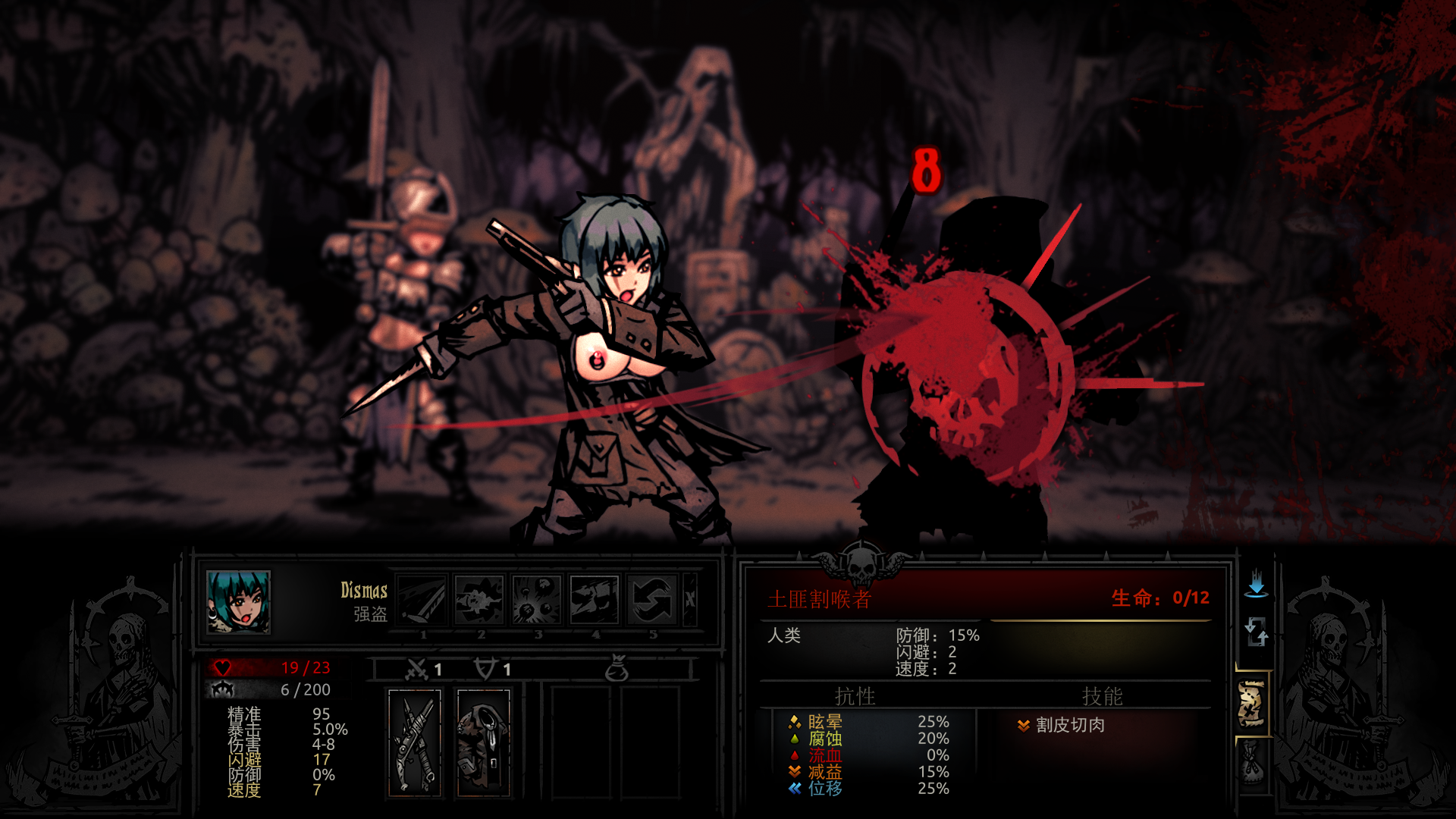1456x819 pixels.
Task: Select the blade slash skill icon
Action: pos(422,600)
